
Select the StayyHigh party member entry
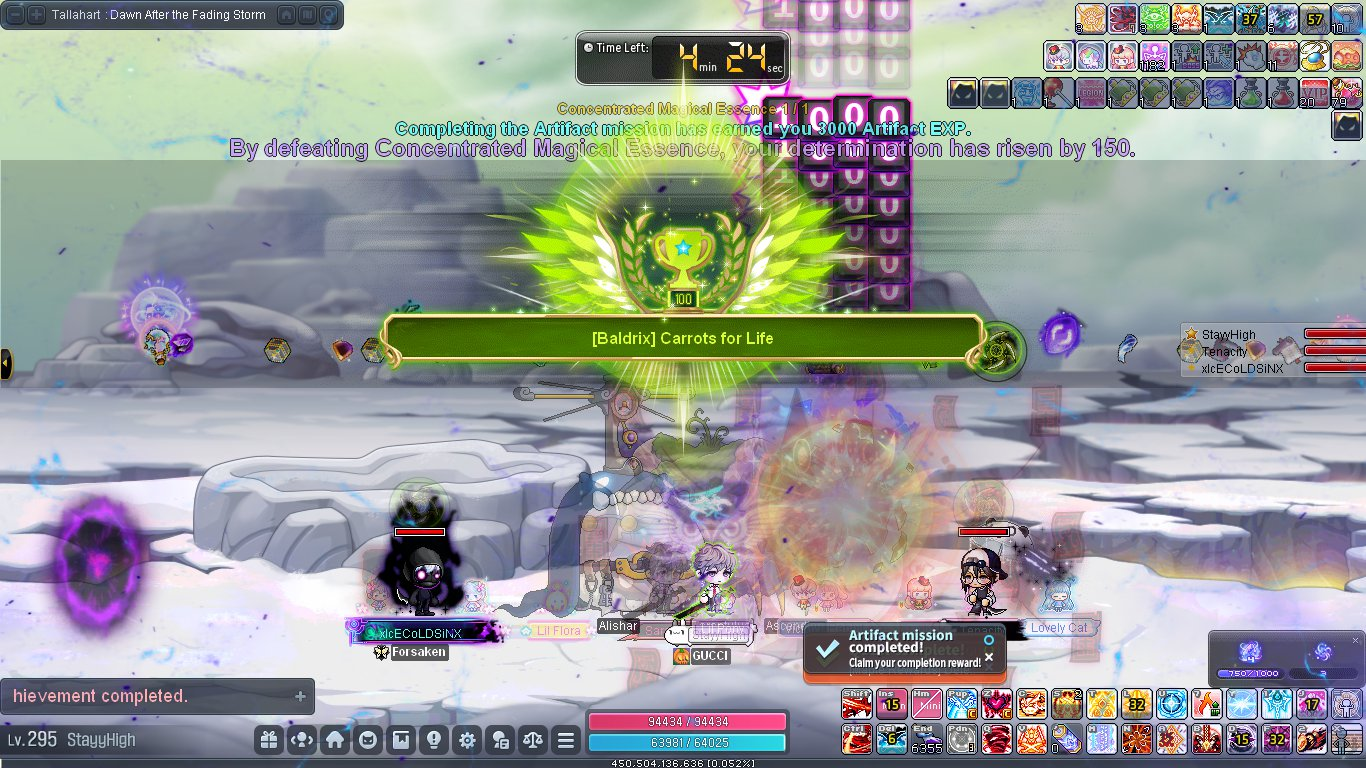coord(1229,335)
